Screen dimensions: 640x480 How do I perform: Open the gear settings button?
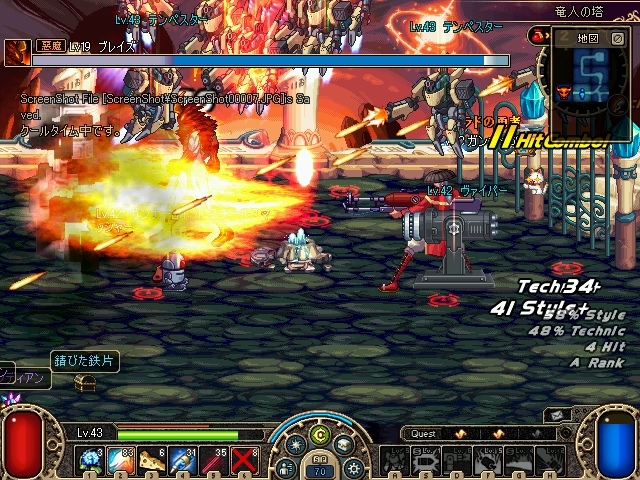coord(353,467)
